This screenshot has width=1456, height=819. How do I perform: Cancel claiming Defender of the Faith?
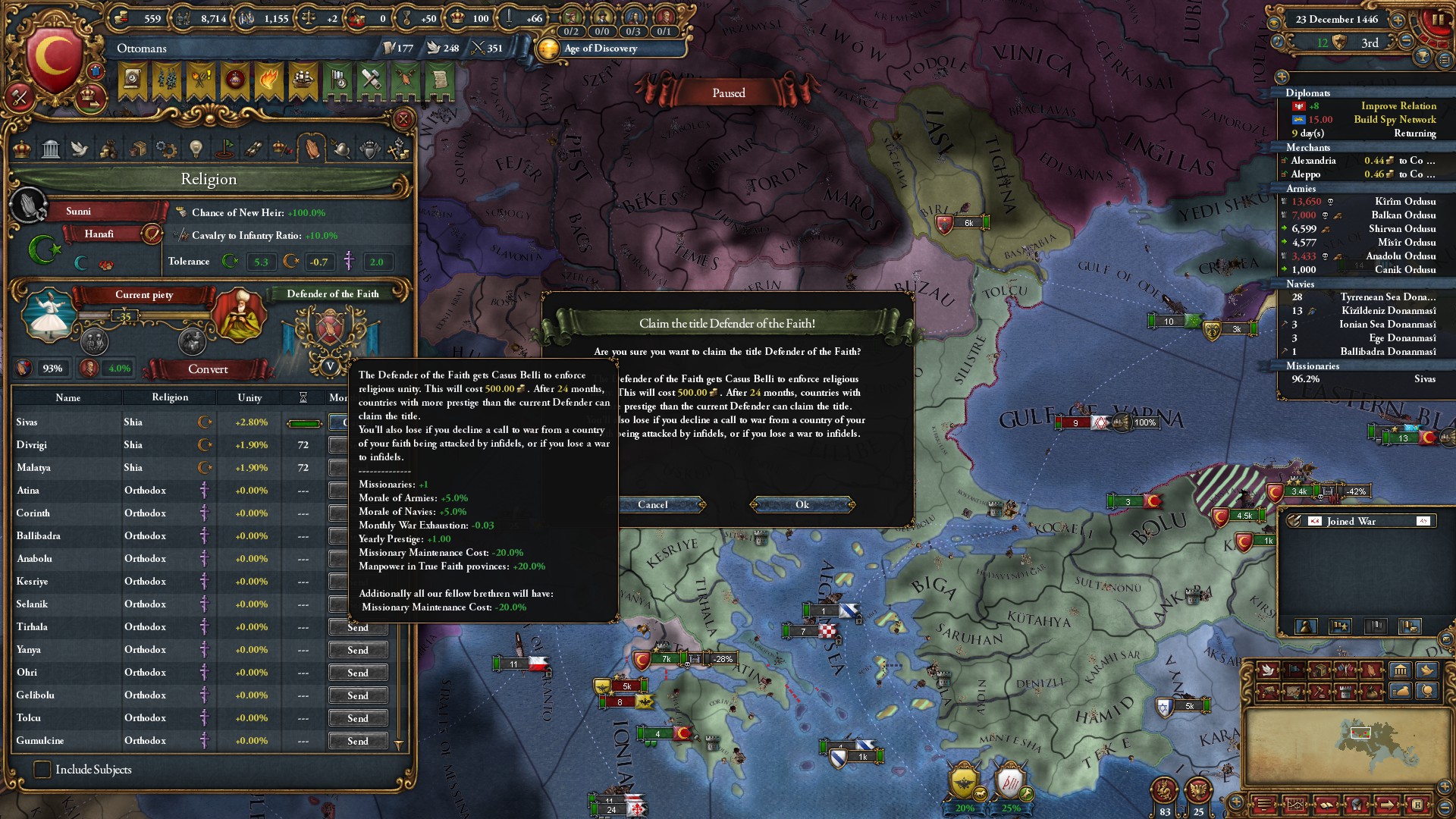click(653, 505)
